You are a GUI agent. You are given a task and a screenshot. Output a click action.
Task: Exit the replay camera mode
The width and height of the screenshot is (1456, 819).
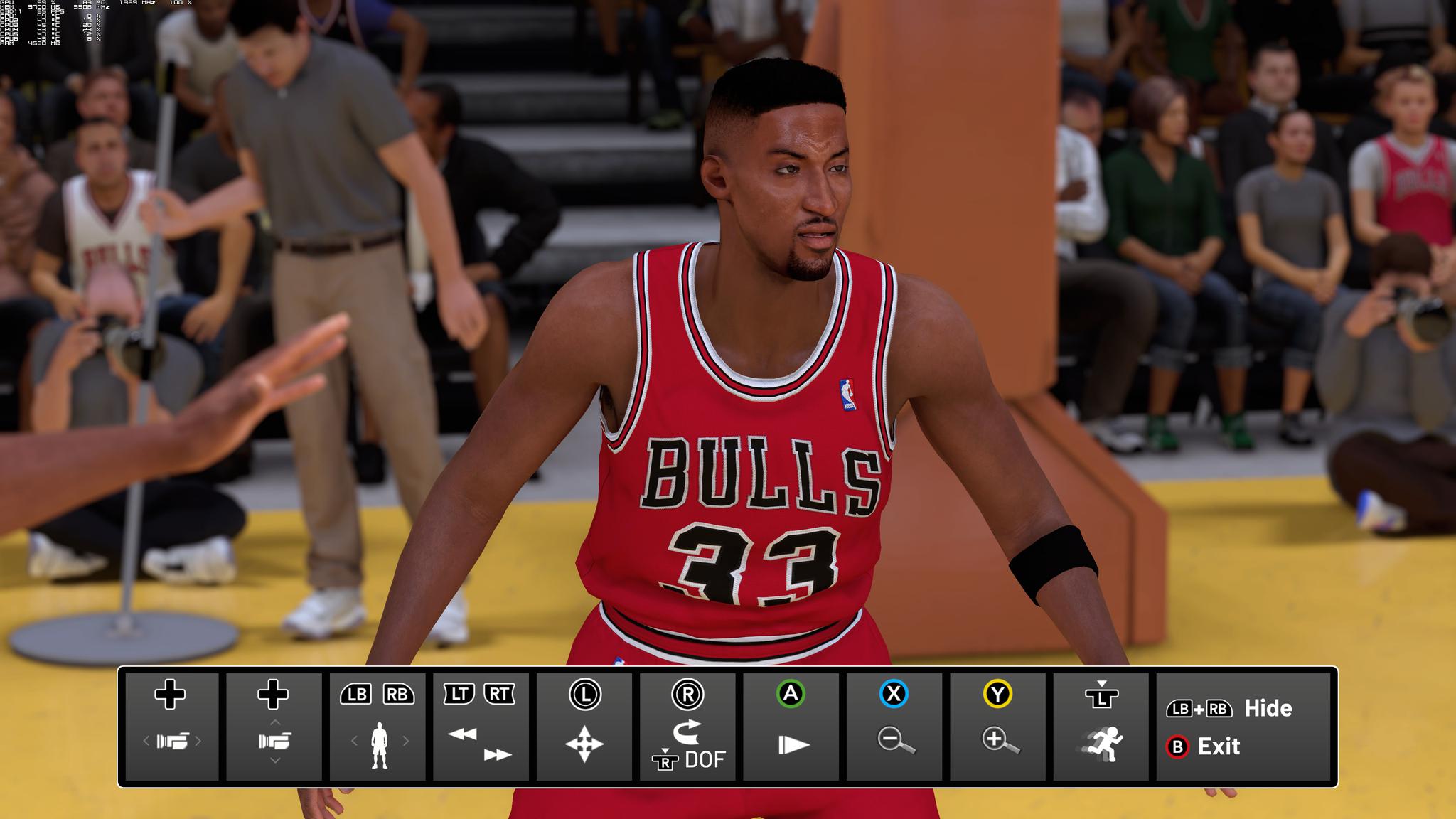[1218, 746]
